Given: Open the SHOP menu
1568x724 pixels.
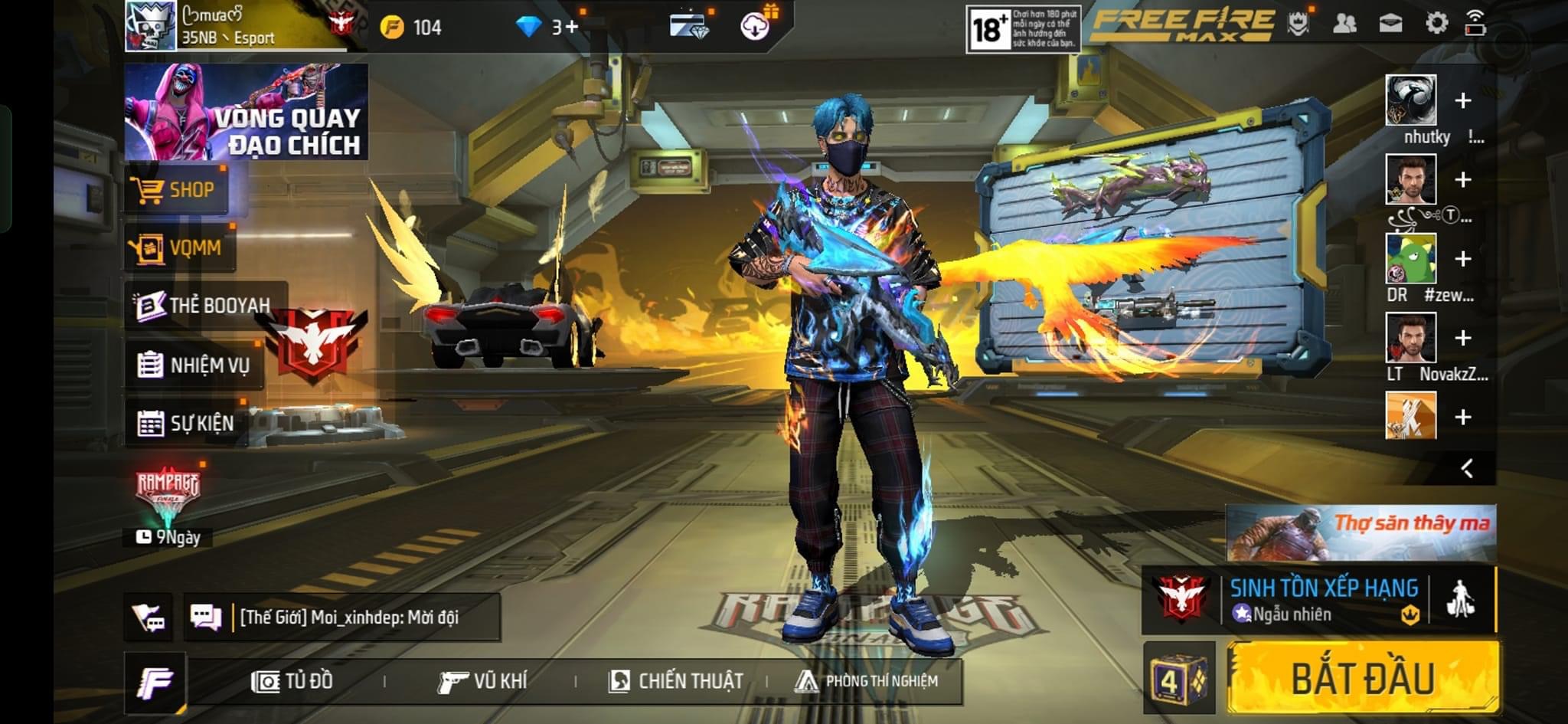Looking at the screenshot, I should [175, 189].
